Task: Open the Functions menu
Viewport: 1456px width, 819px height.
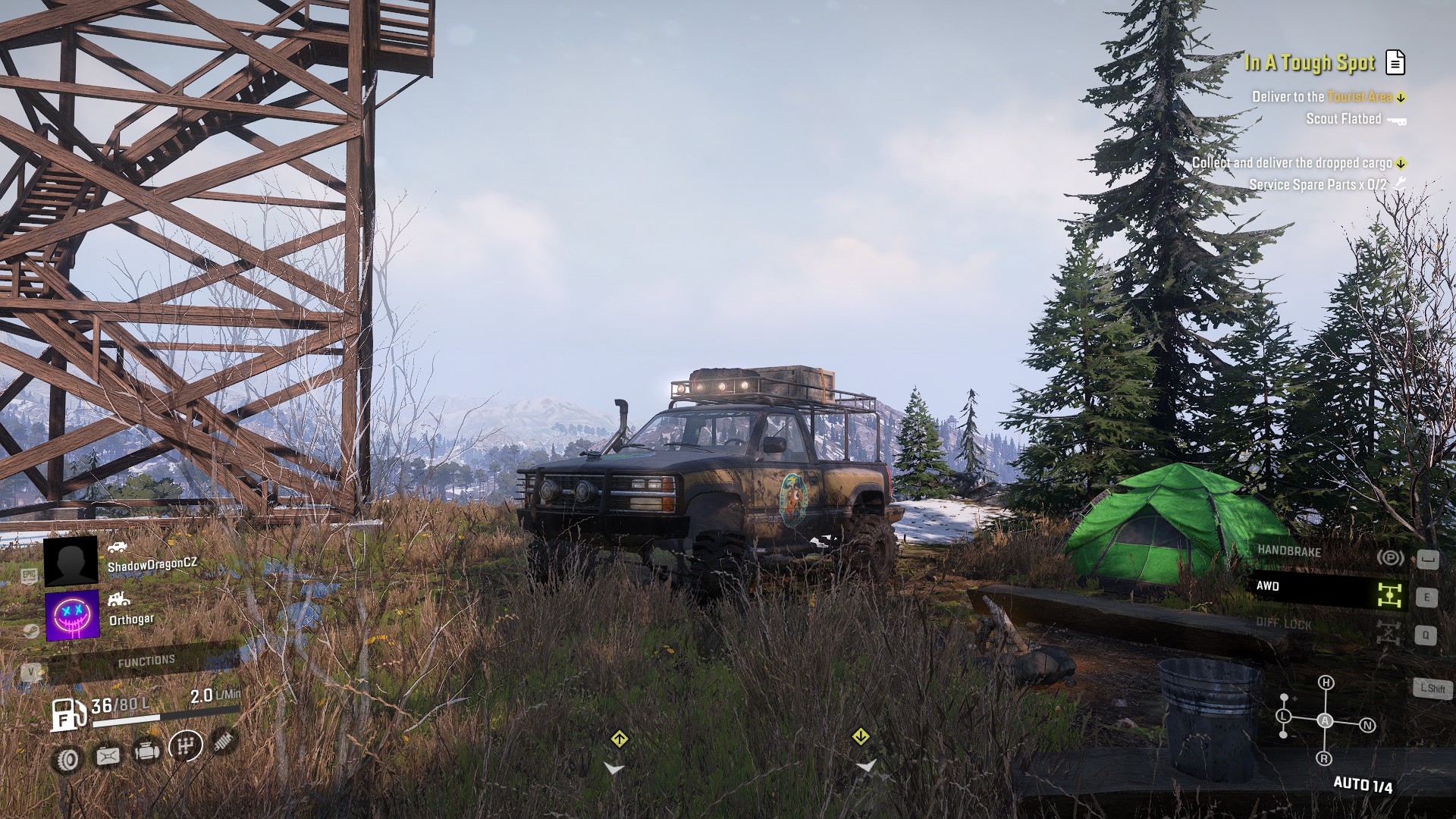Action: click(146, 661)
